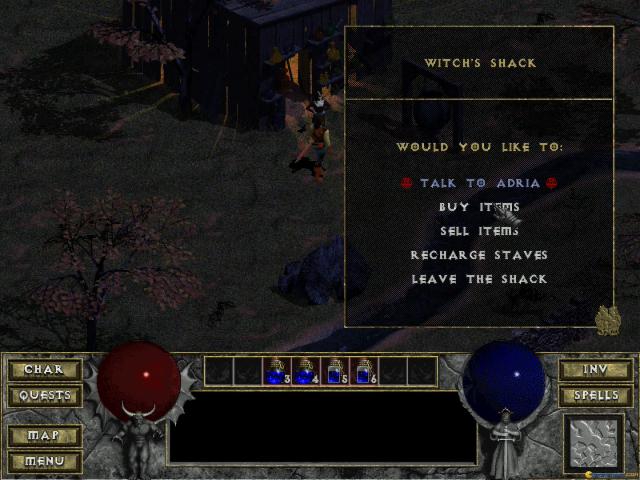Click the current spell icon box
Screen dimensions: 640x480
[x=594, y=442]
